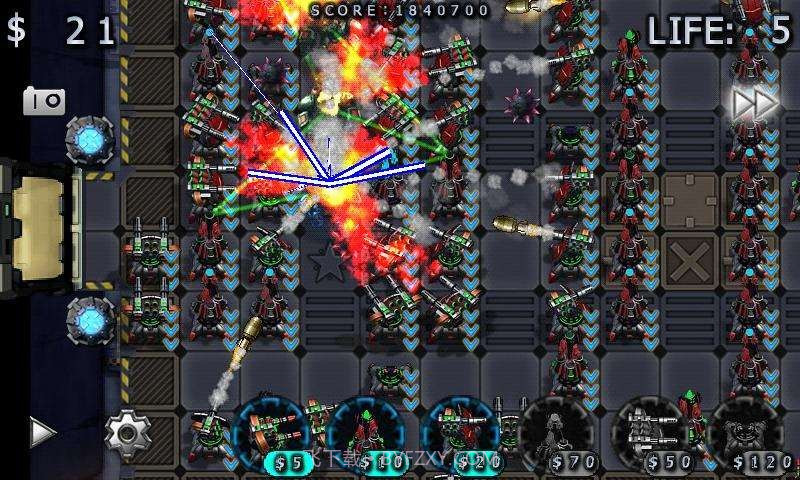This screenshot has width=800, height=480.
Task: Choose the $10 tower in the build bar
Action: click(368, 434)
